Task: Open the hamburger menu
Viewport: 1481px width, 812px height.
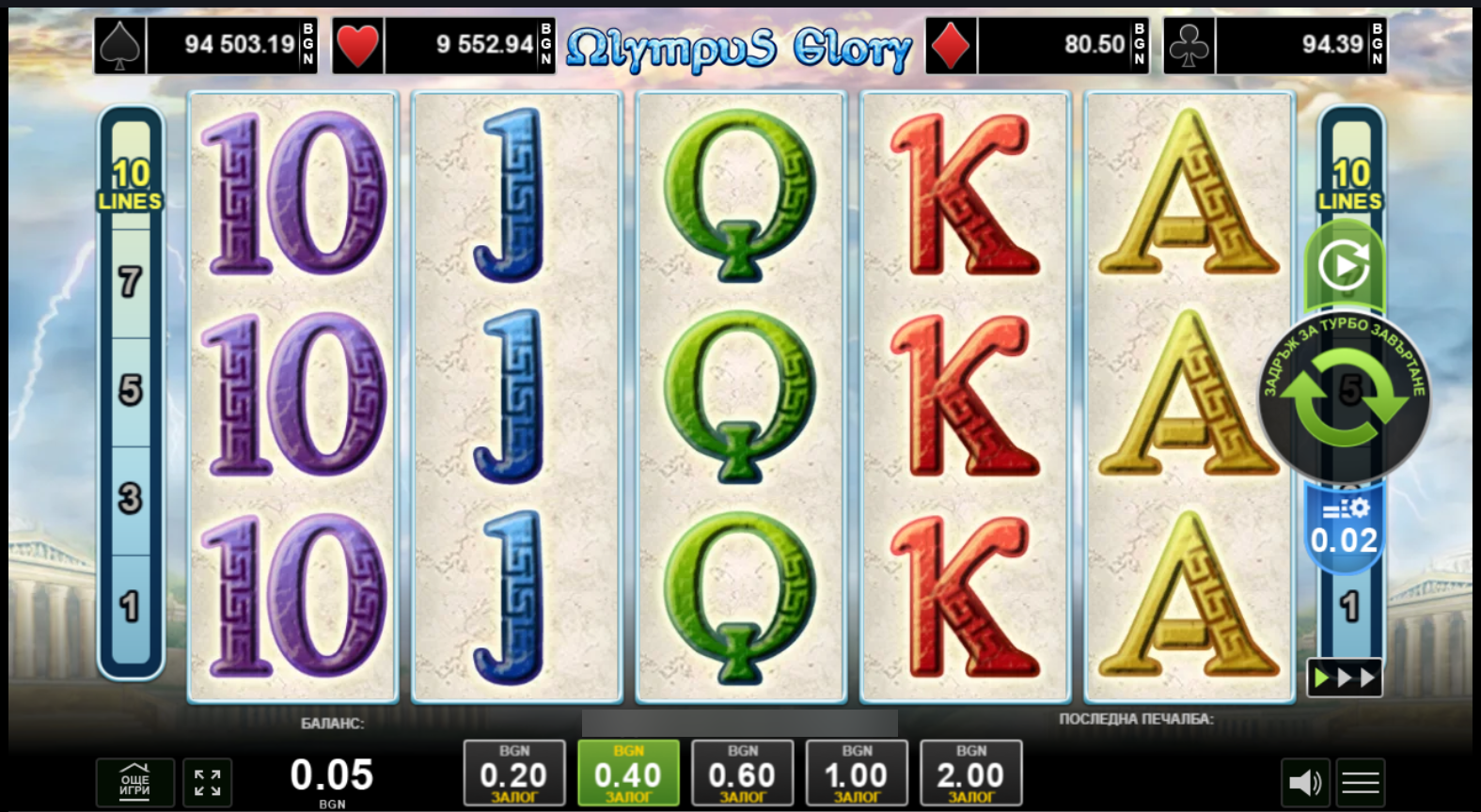Action: 1360,782
